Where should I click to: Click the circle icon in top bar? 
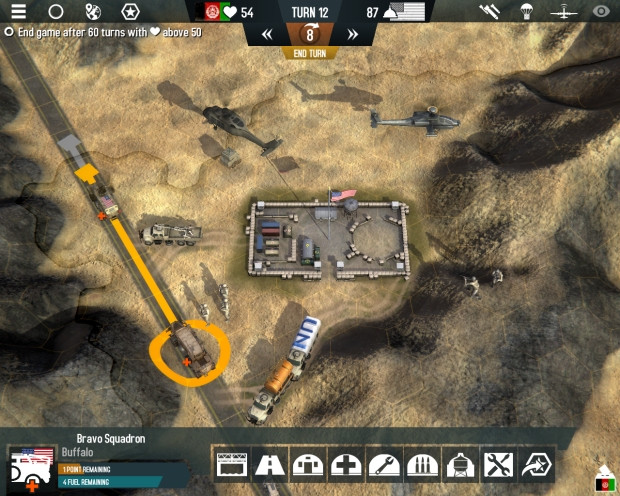tap(56, 12)
